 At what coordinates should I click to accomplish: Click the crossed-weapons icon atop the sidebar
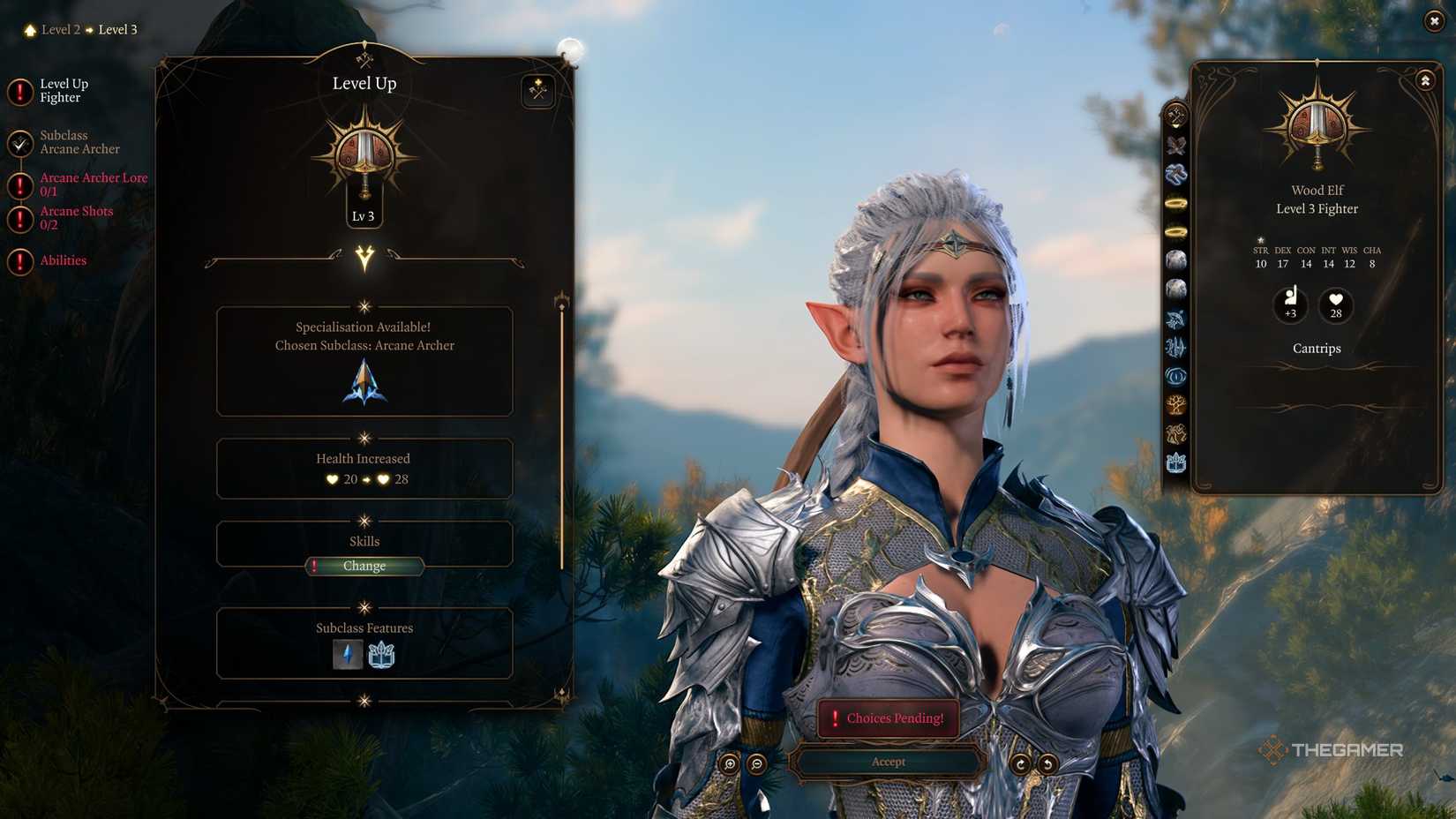coord(1175,112)
